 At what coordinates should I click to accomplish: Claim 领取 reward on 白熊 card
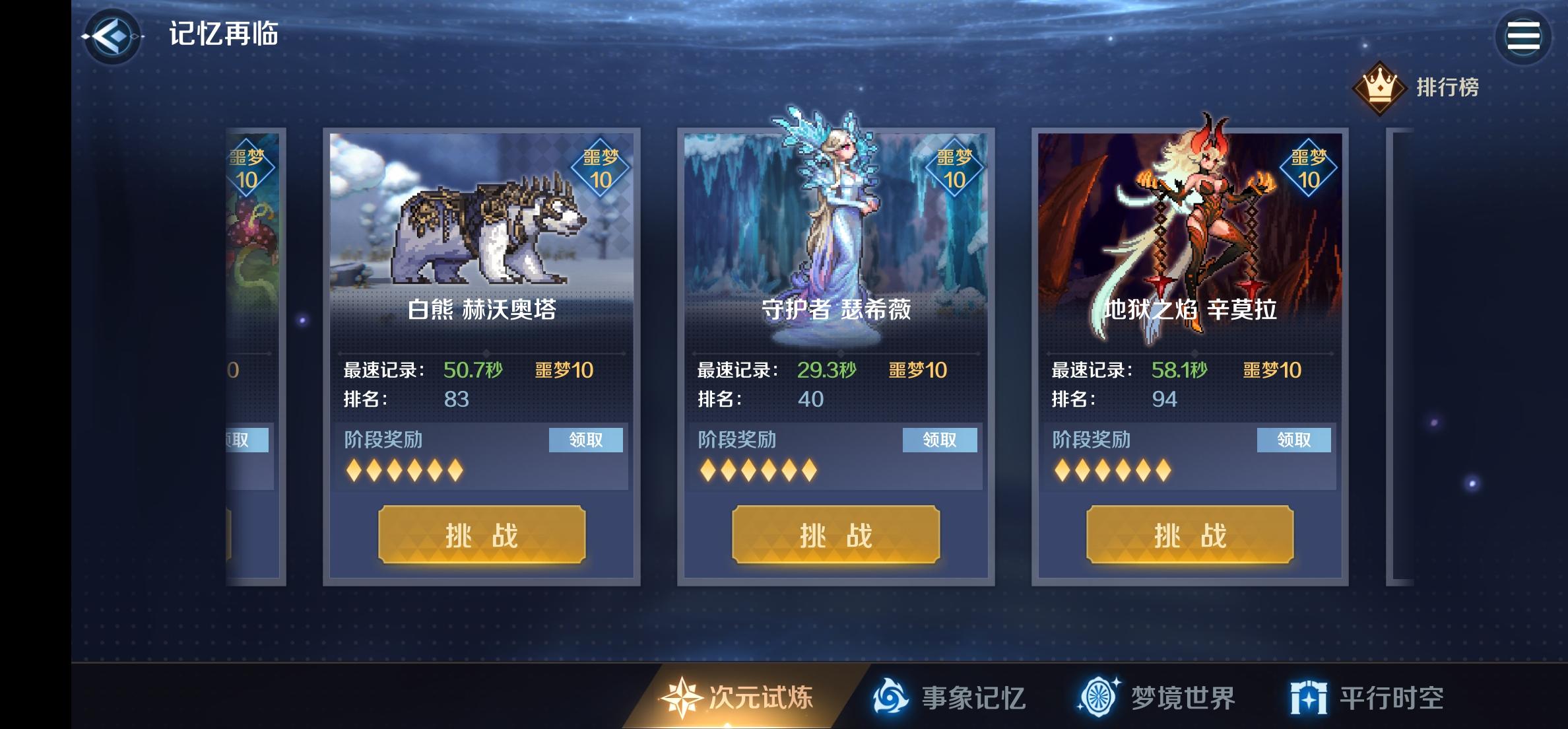(585, 440)
